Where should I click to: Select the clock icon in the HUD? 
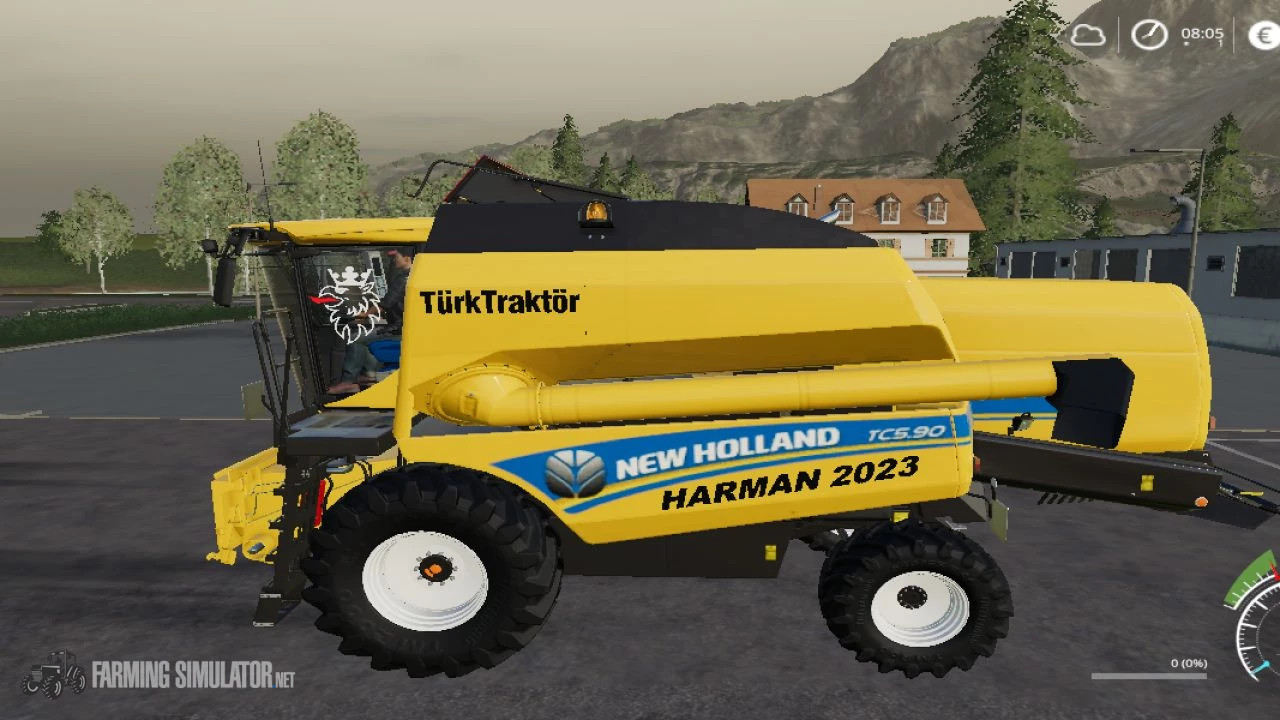pos(1148,34)
